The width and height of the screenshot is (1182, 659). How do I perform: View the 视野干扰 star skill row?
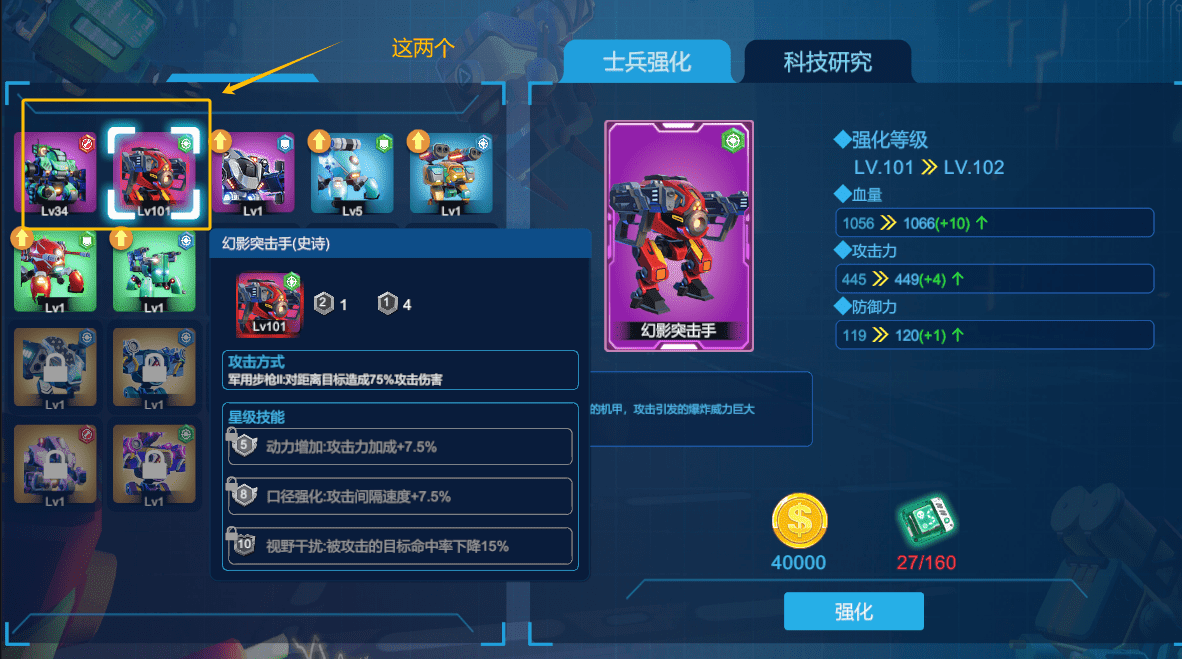(401, 546)
